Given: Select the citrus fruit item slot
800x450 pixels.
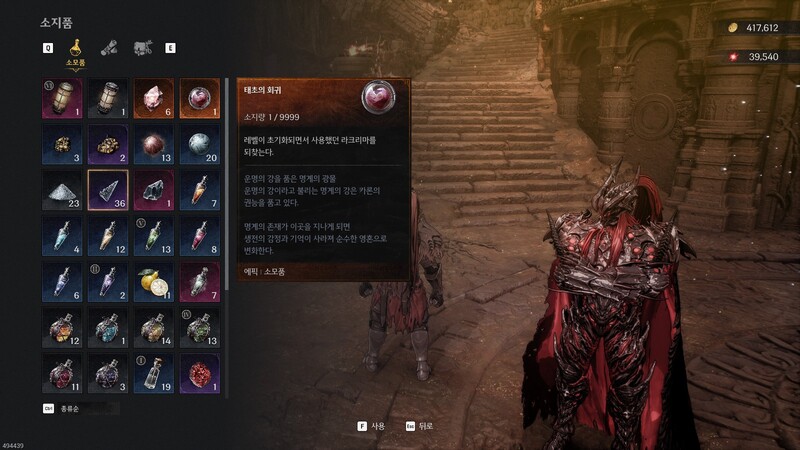Looking at the screenshot, I should click(x=153, y=281).
